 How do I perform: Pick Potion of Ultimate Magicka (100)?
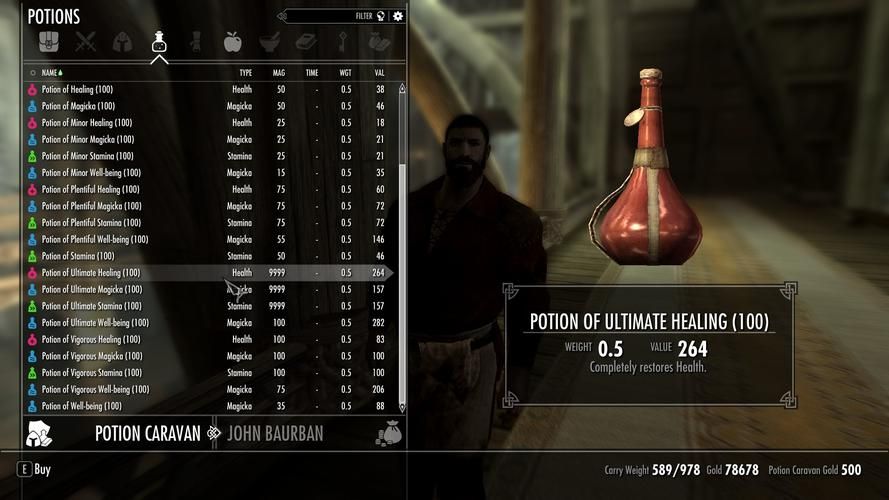tap(91, 290)
